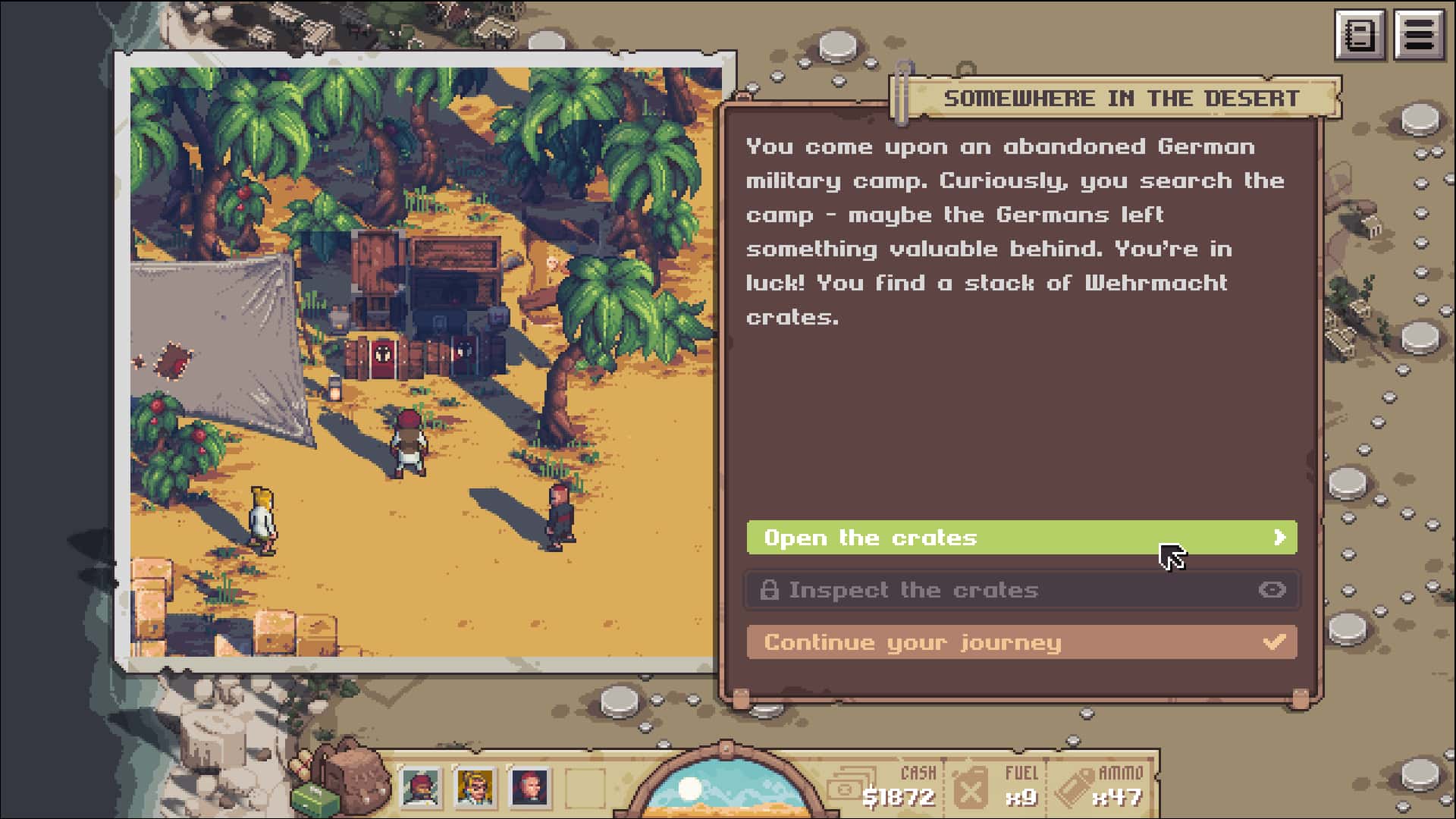1456x819 pixels.
Task: Select the locked Inspect the crates option
Action: [x=1021, y=590]
